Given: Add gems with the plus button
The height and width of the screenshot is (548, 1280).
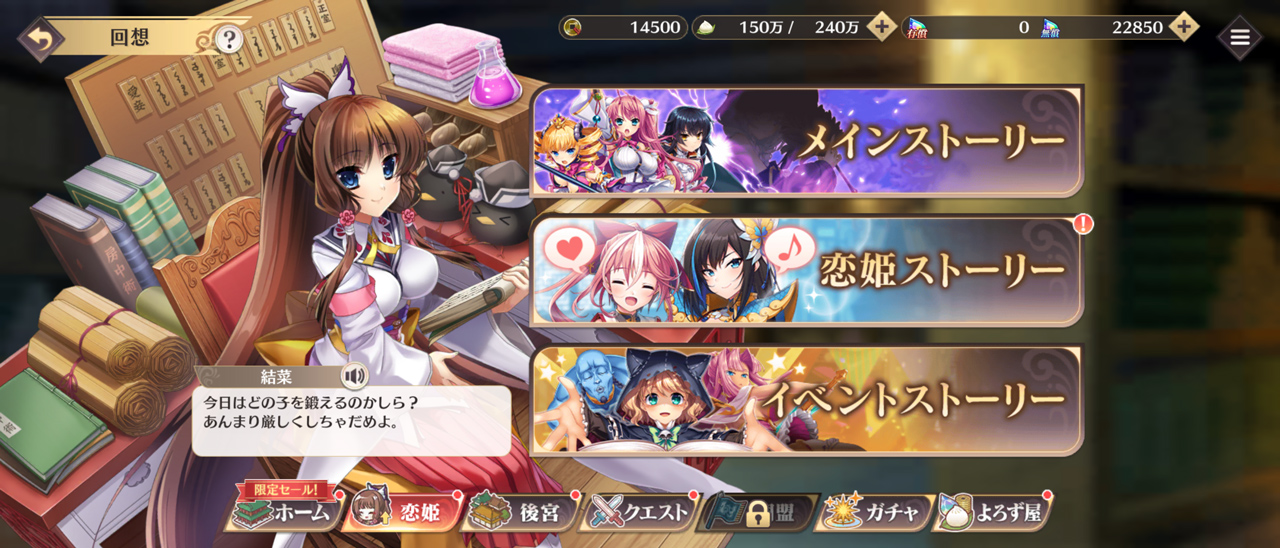Looking at the screenshot, I should coord(1183,27).
